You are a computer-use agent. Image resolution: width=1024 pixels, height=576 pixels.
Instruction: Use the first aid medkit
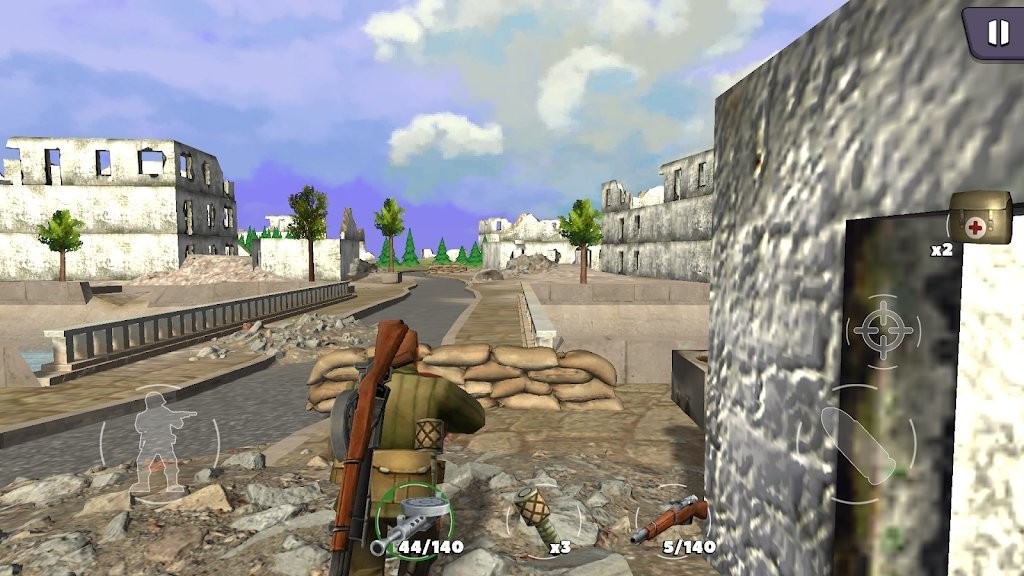pos(979,218)
